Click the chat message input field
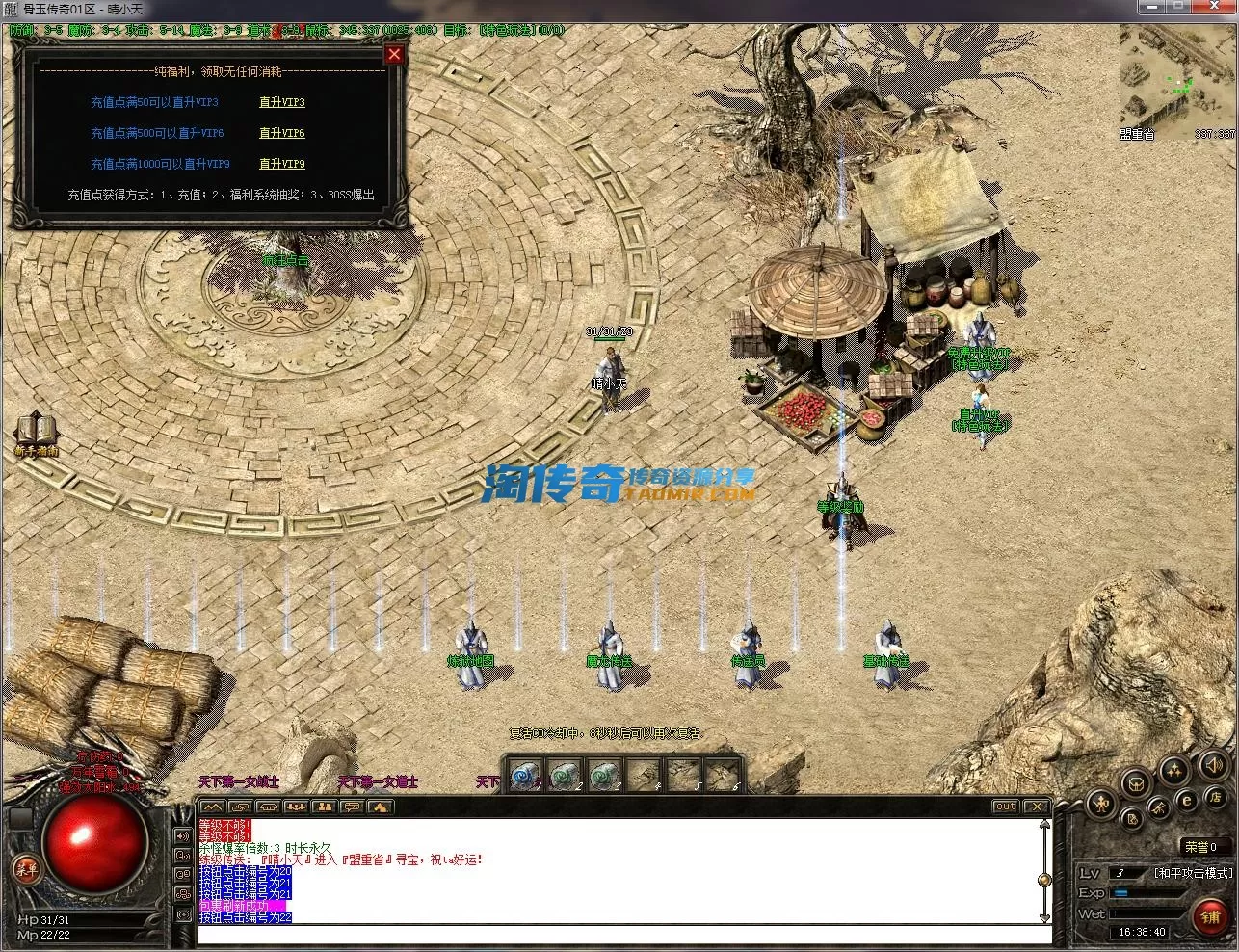 pyautogui.click(x=617, y=934)
